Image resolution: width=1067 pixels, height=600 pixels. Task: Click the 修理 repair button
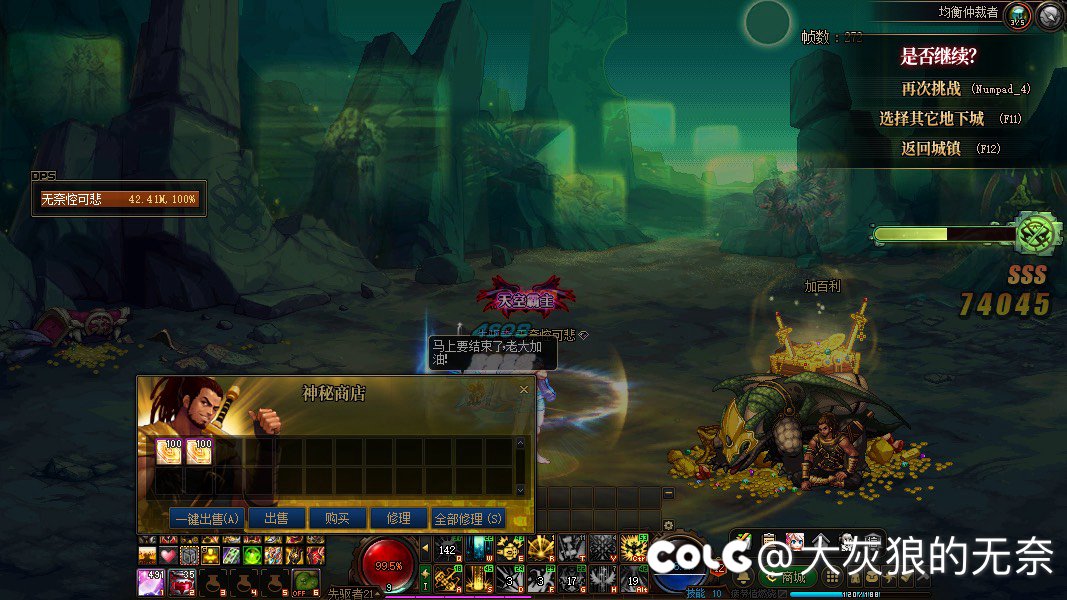398,519
